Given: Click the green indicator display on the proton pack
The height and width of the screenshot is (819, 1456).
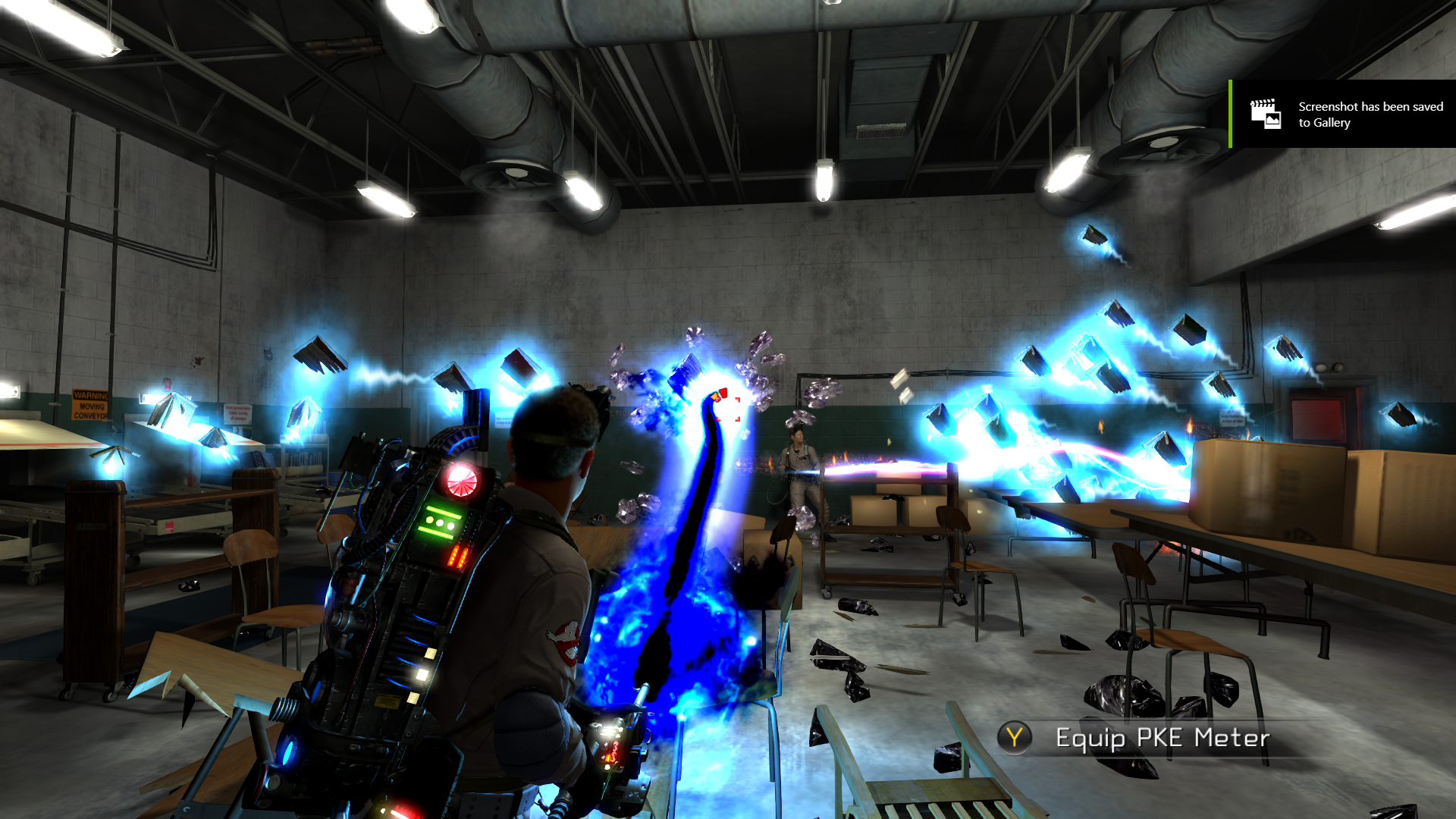Looking at the screenshot, I should (x=440, y=522).
